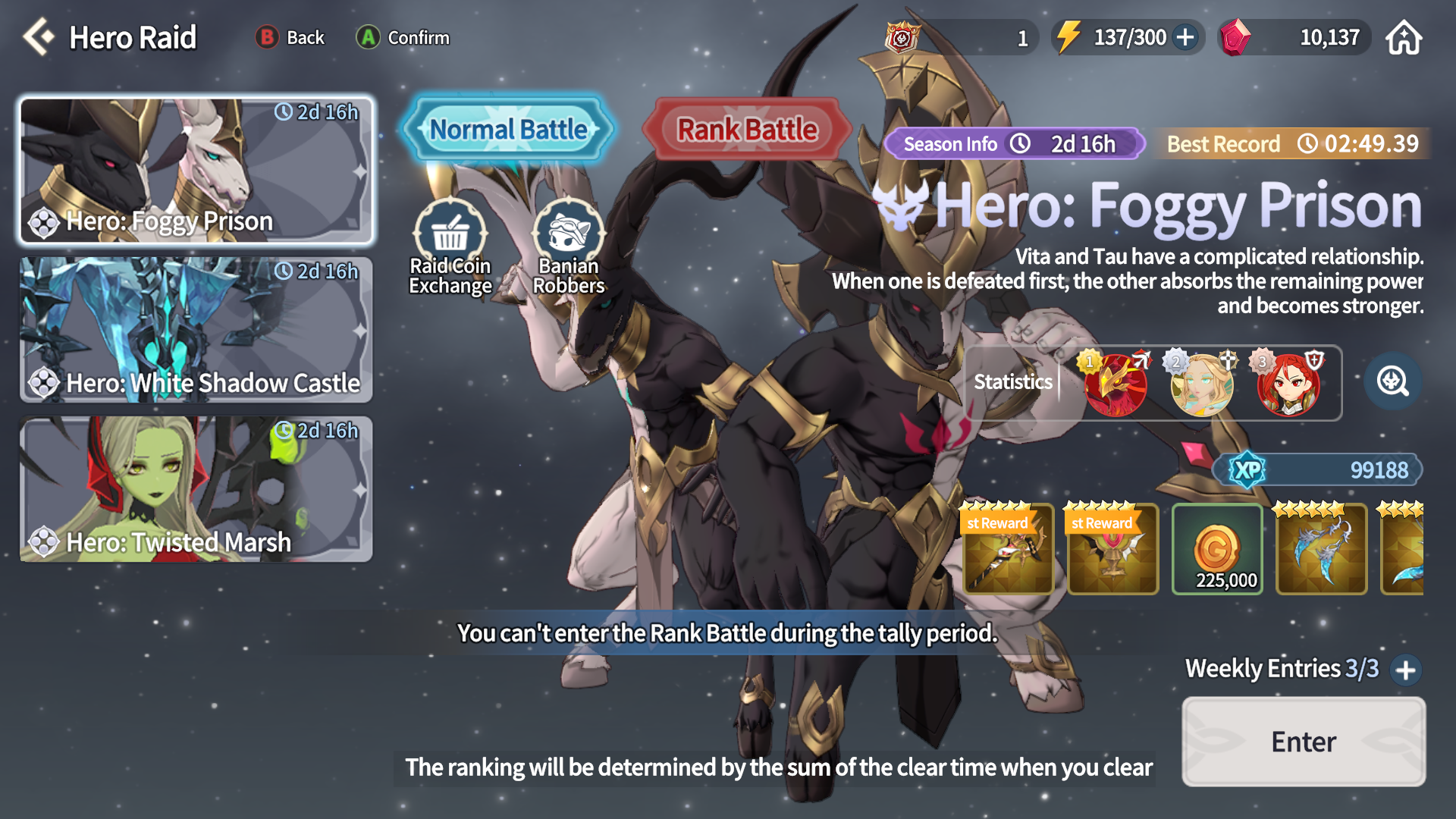The image size is (1456, 819).
Task: Go back using the Hero Raid arrow
Action: [39, 37]
